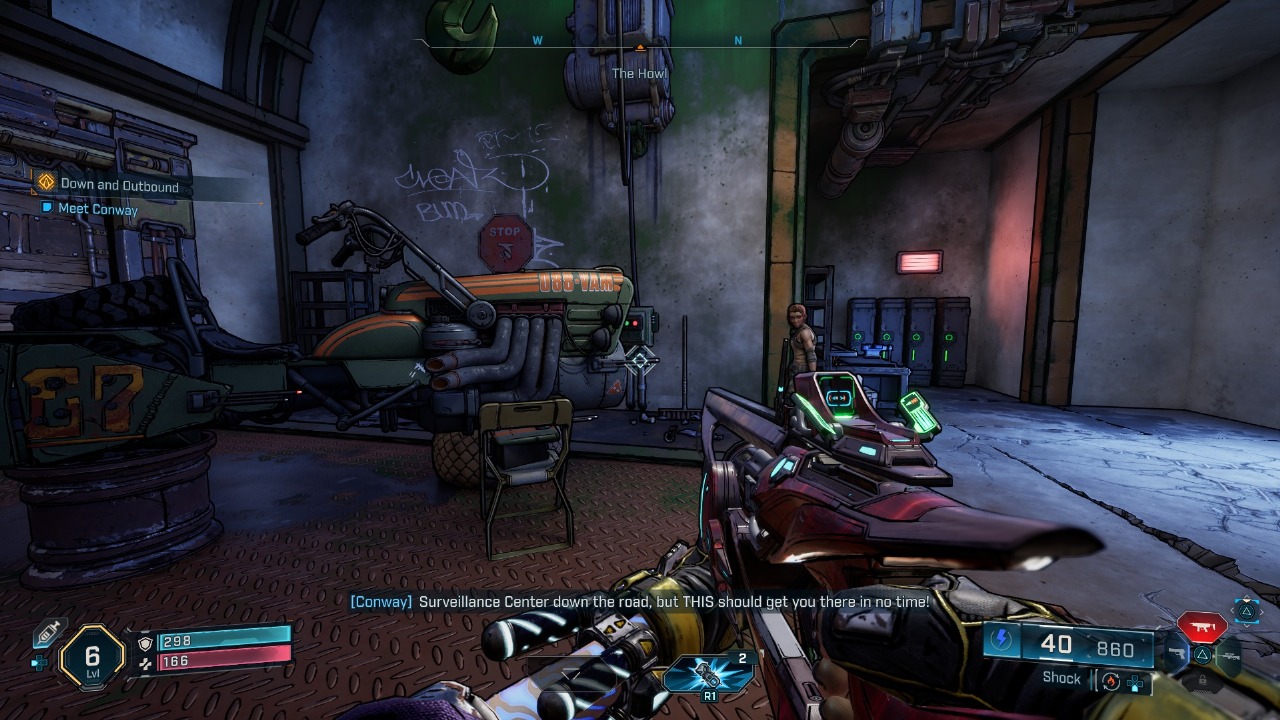Select the compass bar showing The Howl

click(x=640, y=43)
